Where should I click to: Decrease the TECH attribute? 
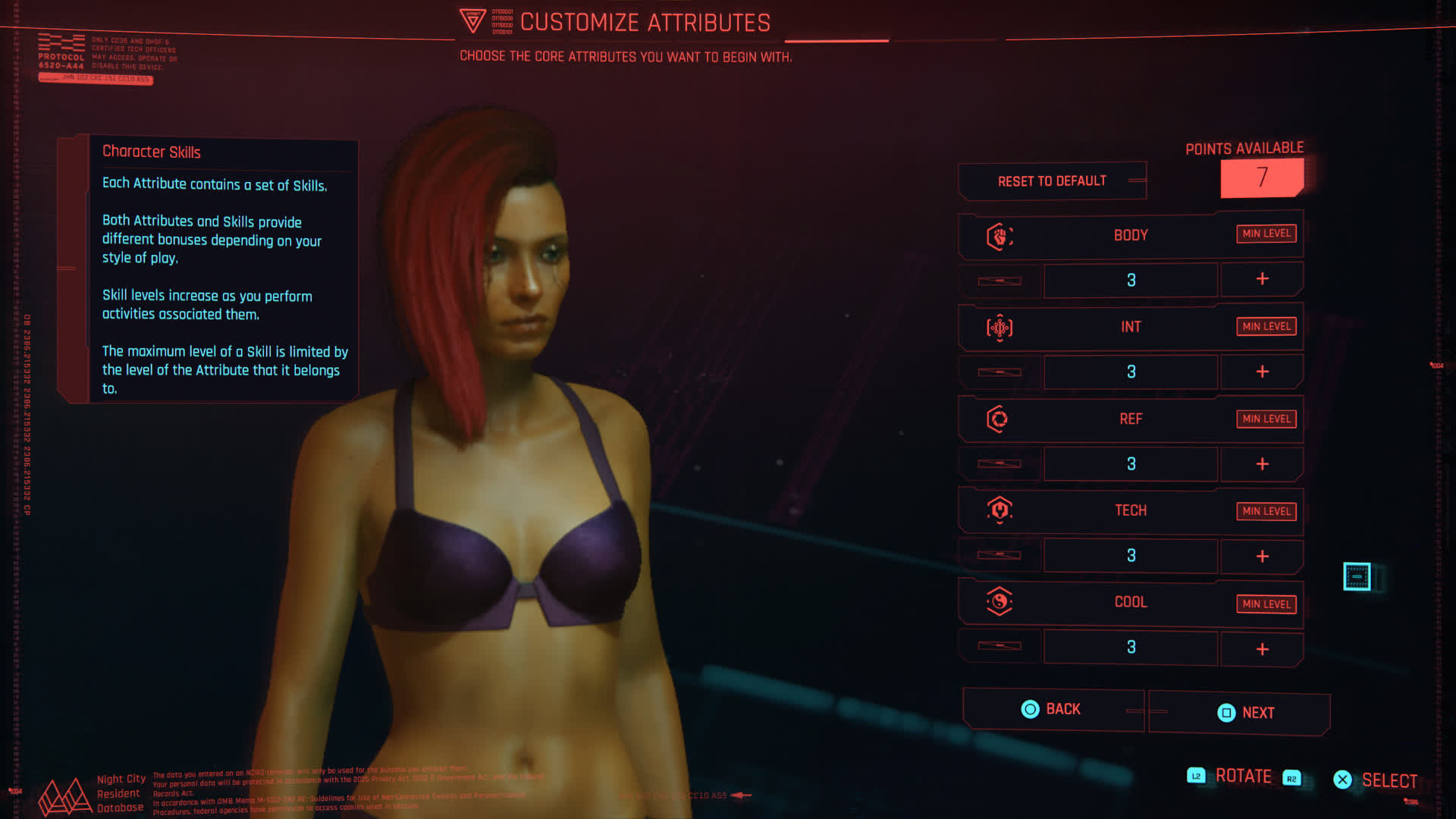pos(999,555)
